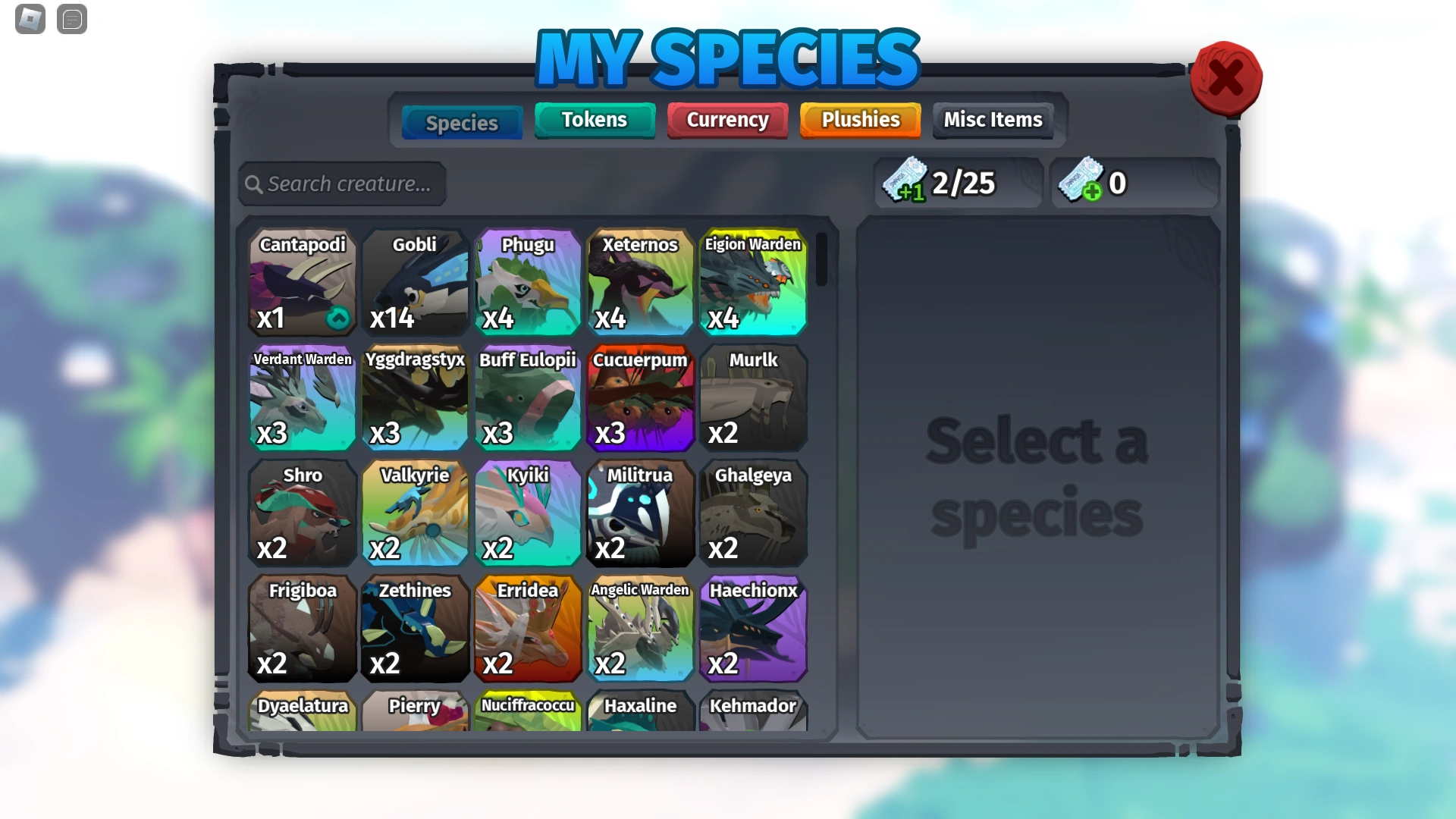Select the Valkyrie species
1456x819 pixels.
click(415, 513)
